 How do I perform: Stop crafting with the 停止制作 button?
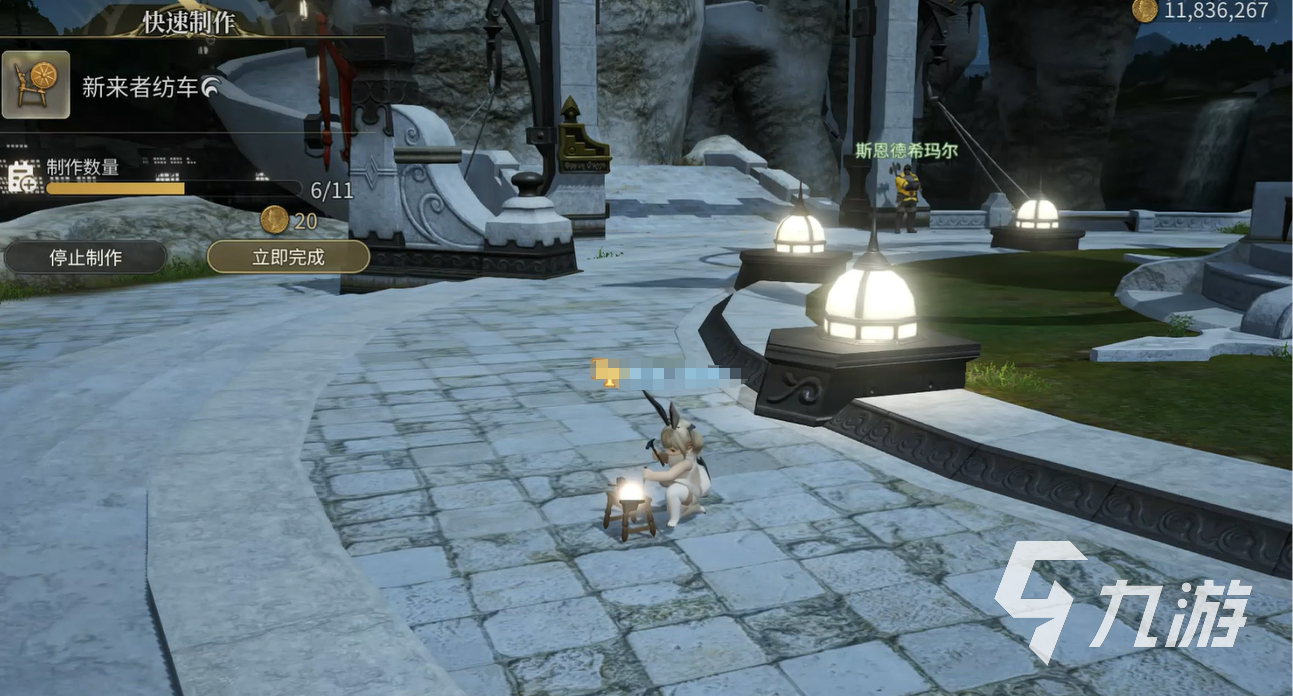tap(85, 257)
